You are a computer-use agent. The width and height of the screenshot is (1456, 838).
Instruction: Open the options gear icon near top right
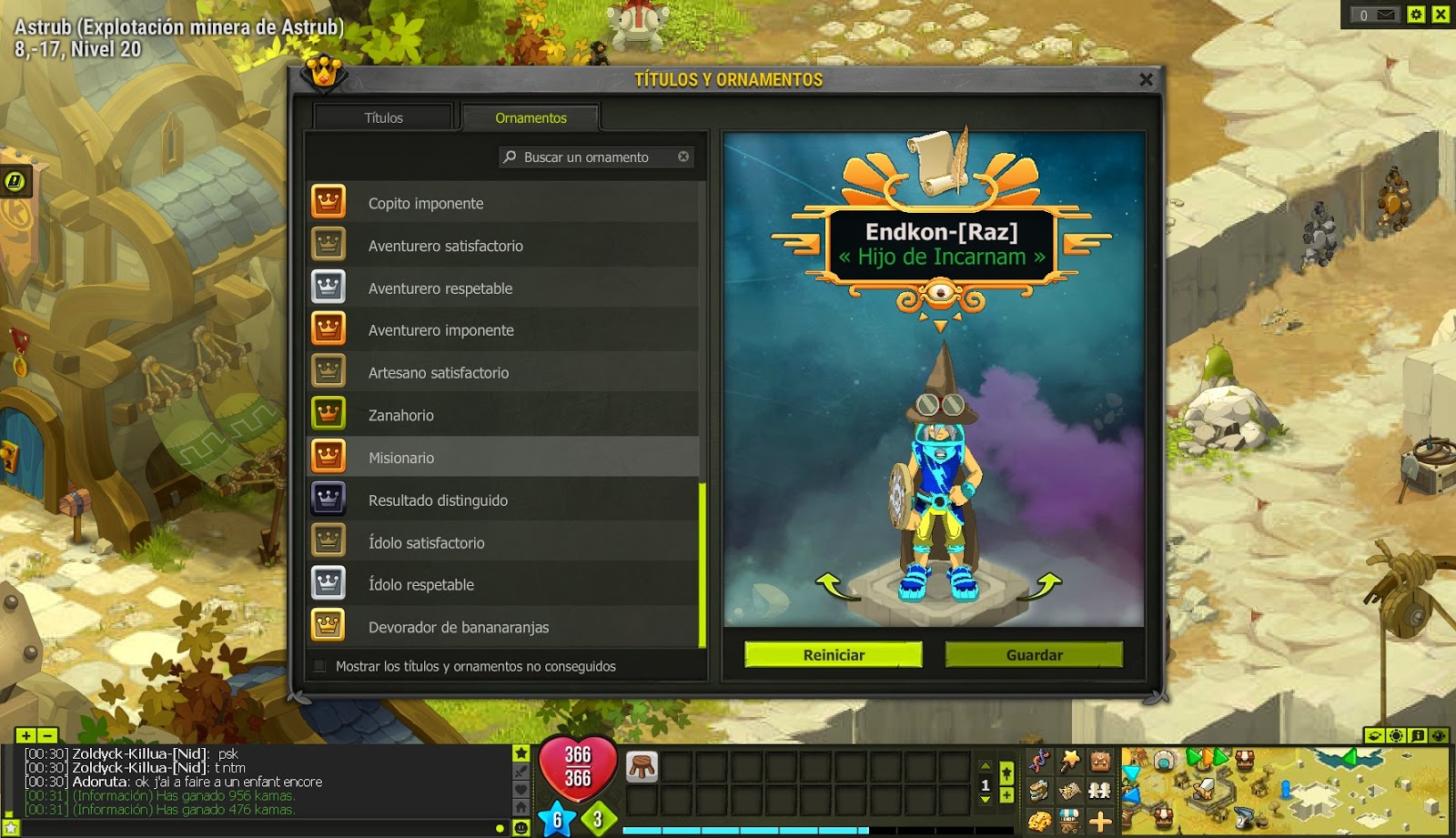tap(1417, 15)
